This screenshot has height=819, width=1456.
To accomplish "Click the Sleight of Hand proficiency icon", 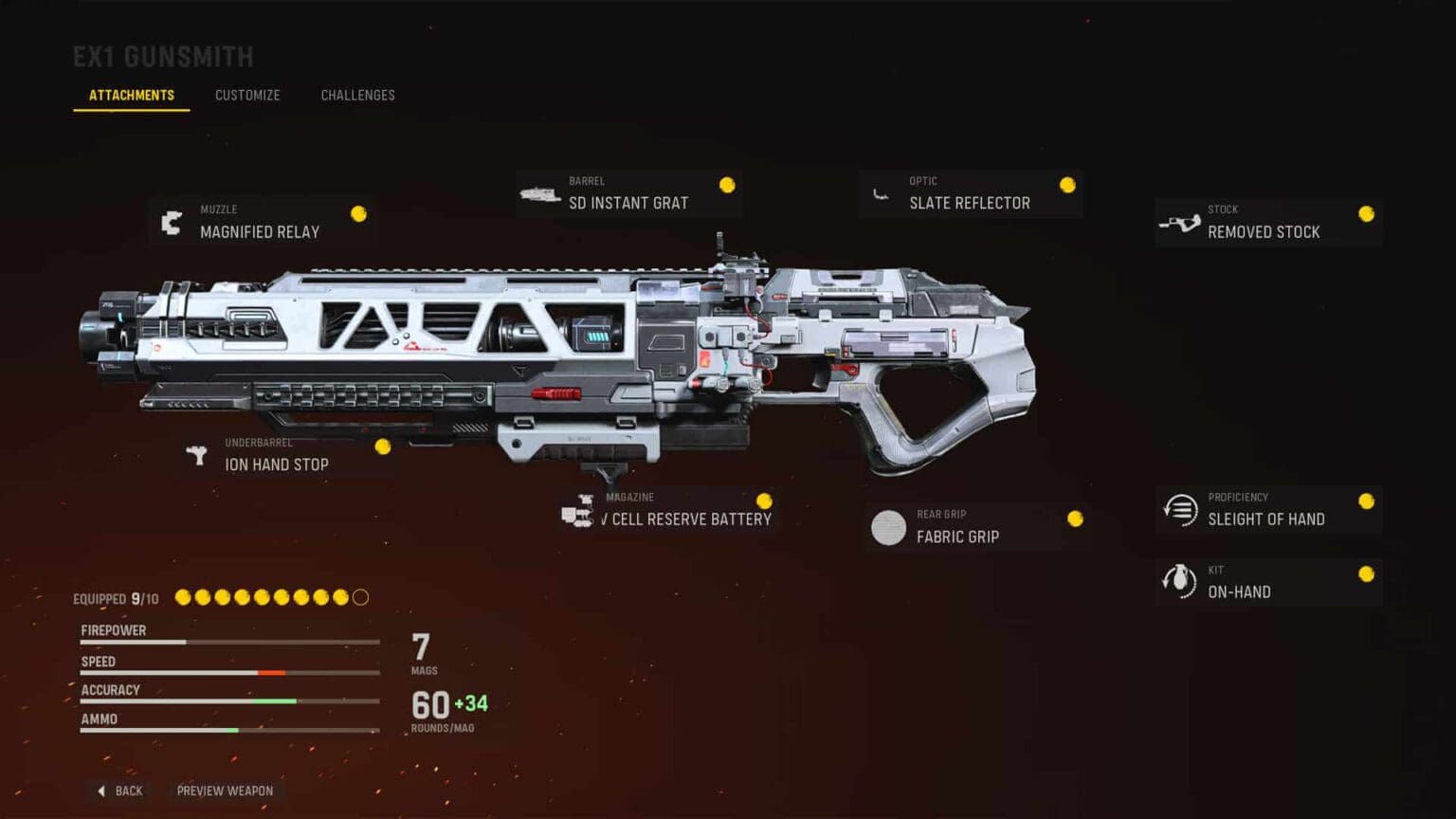I will tap(1179, 510).
